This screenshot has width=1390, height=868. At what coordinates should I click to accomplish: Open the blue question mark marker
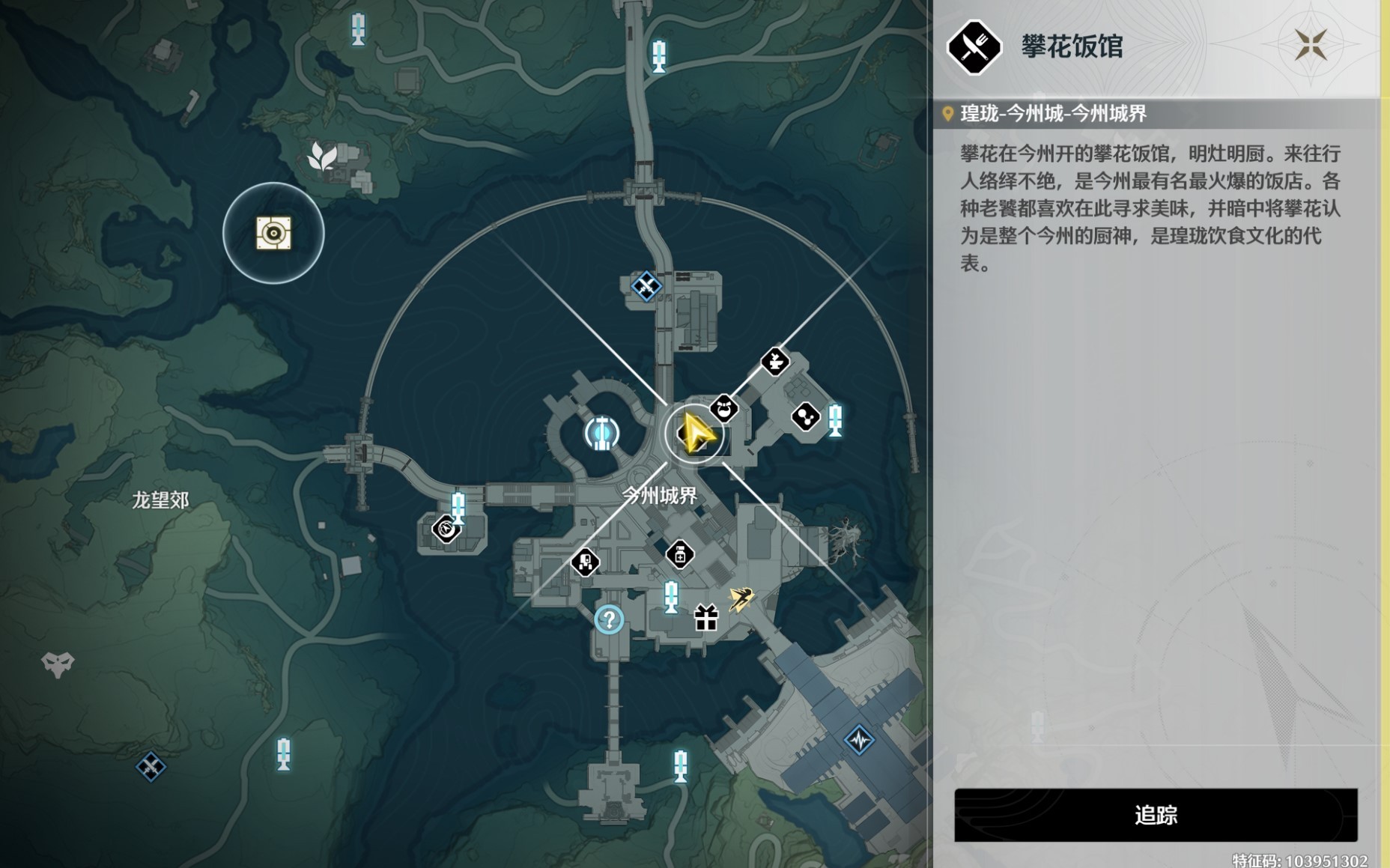click(x=608, y=619)
